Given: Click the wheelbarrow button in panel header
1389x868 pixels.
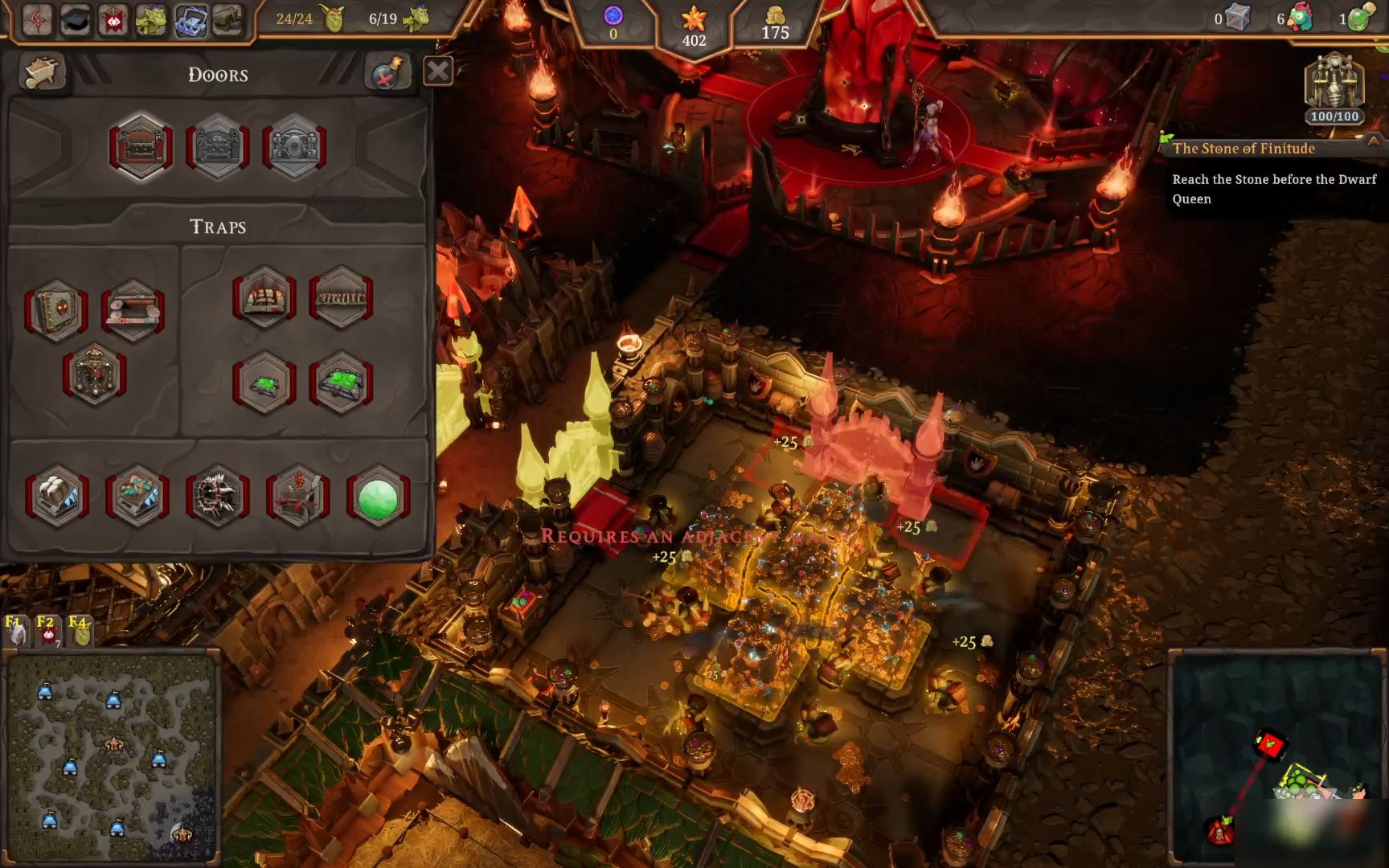Looking at the screenshot, I should tap(42, 72).
